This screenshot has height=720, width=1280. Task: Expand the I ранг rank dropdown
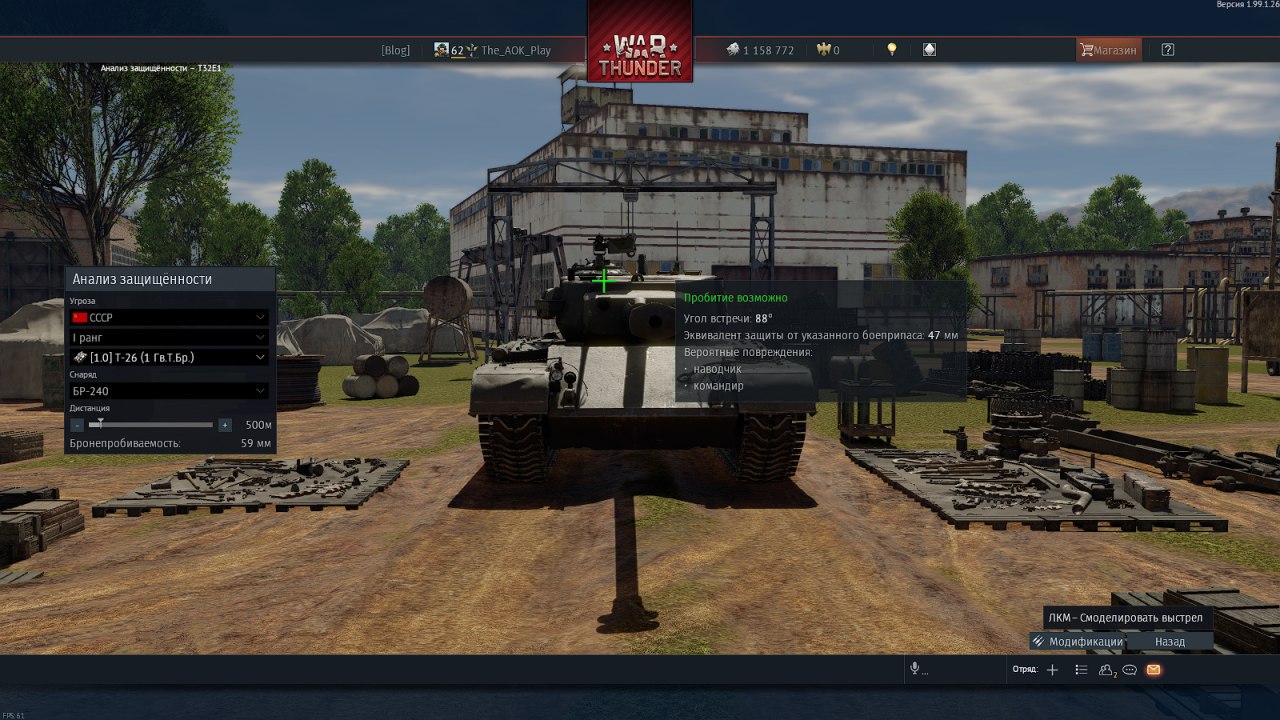tap(169, 338)
